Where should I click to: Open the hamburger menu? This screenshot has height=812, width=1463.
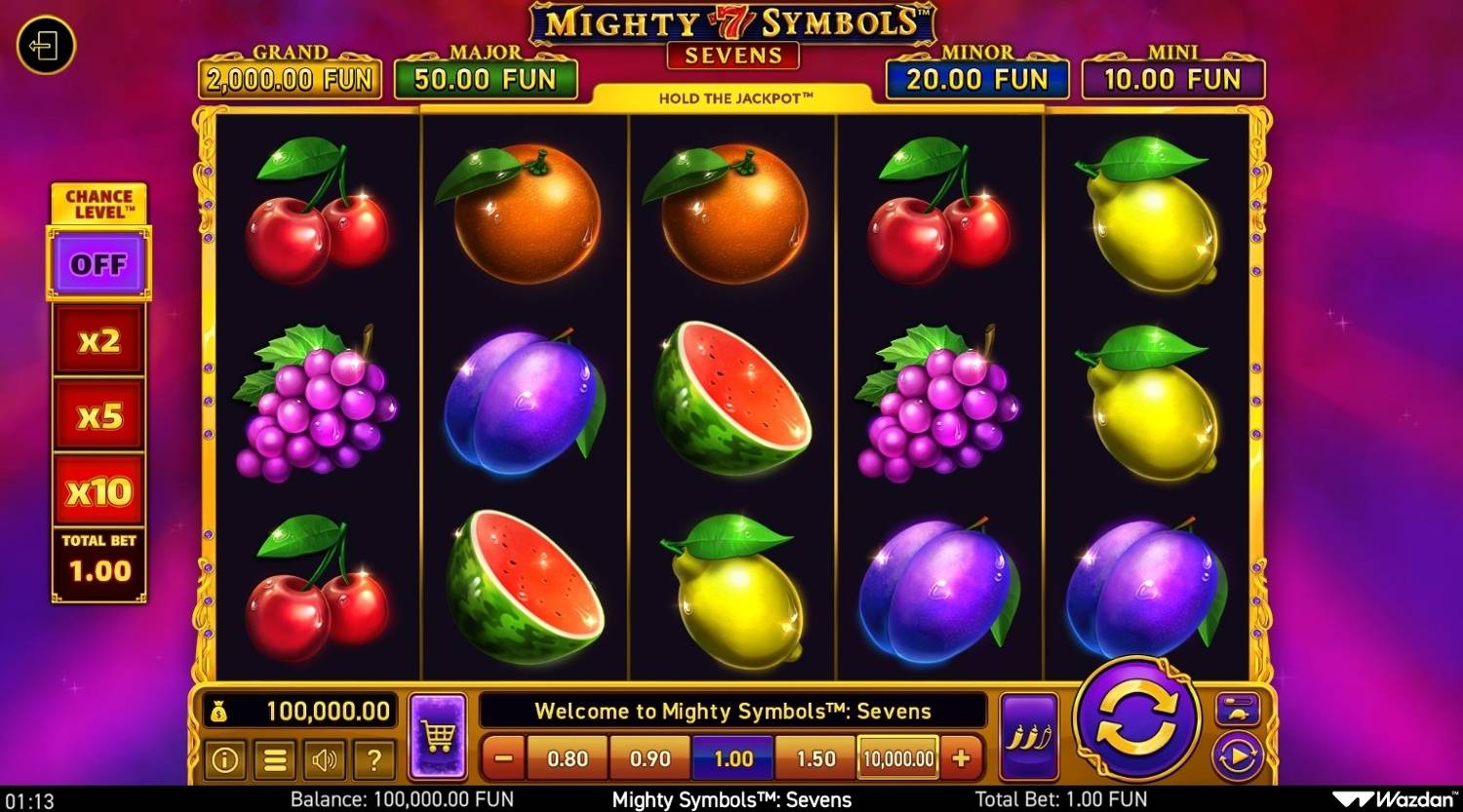(275, 760)
